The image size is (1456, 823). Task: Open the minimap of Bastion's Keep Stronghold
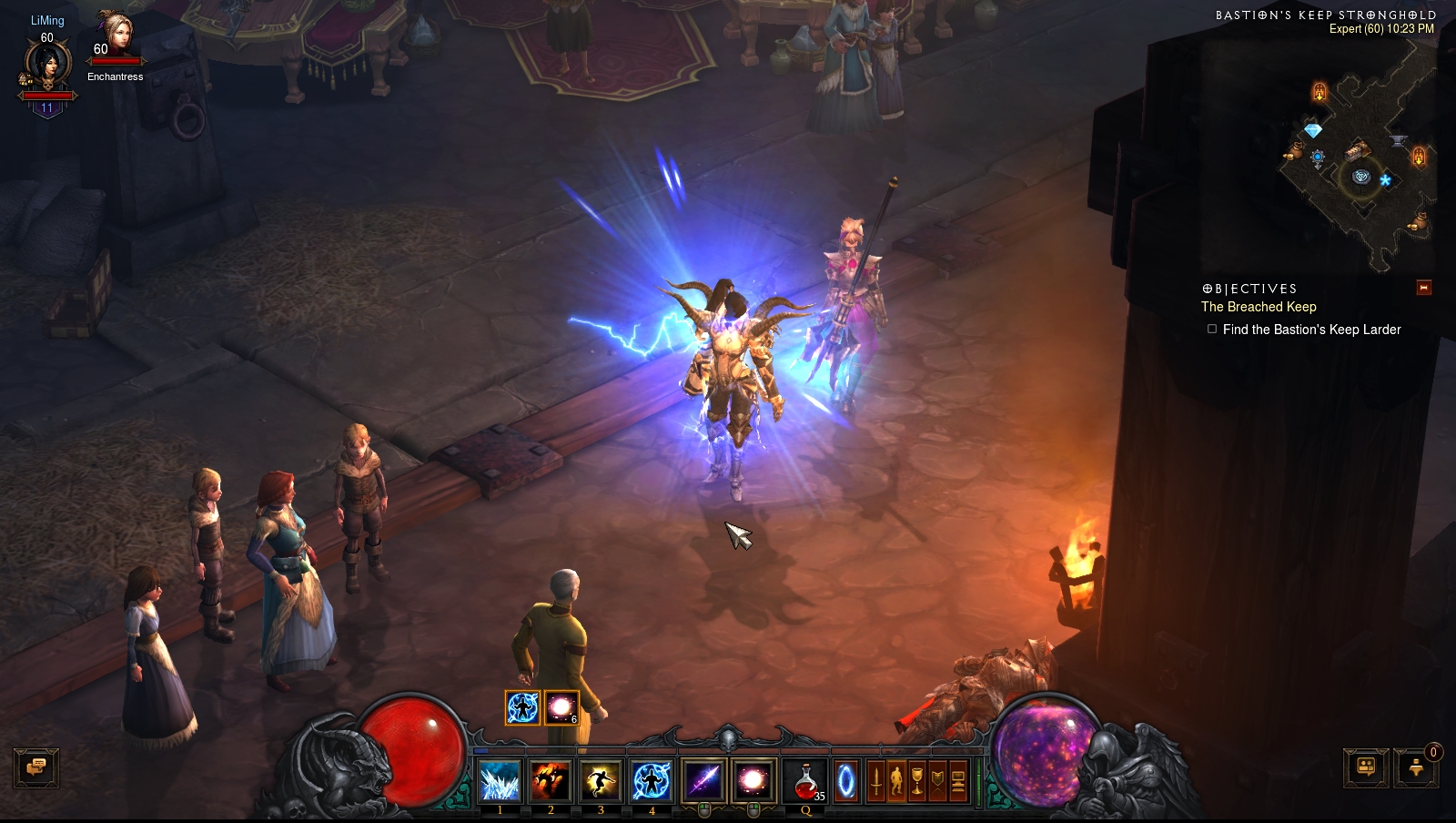point(1358,155)
